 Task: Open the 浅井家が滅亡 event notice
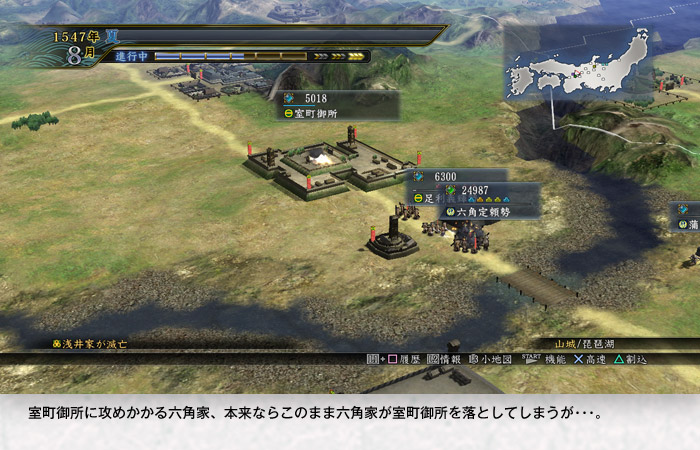coord(90,344)
